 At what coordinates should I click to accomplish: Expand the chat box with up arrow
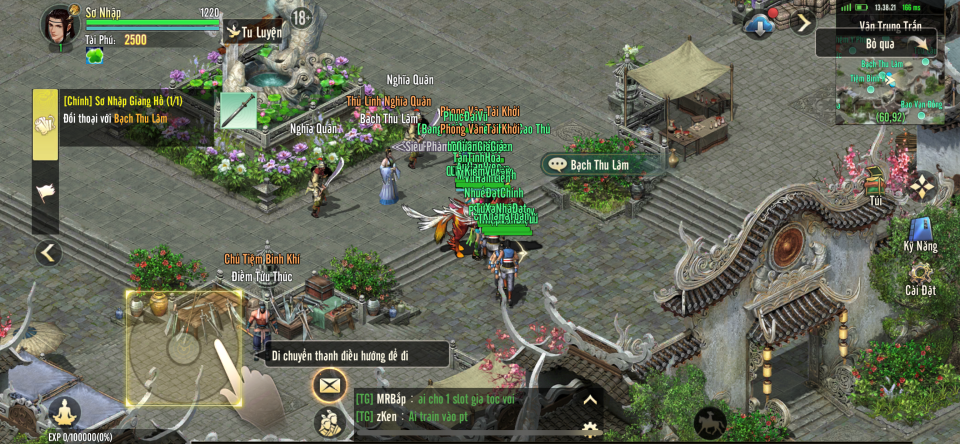(590, 400)
